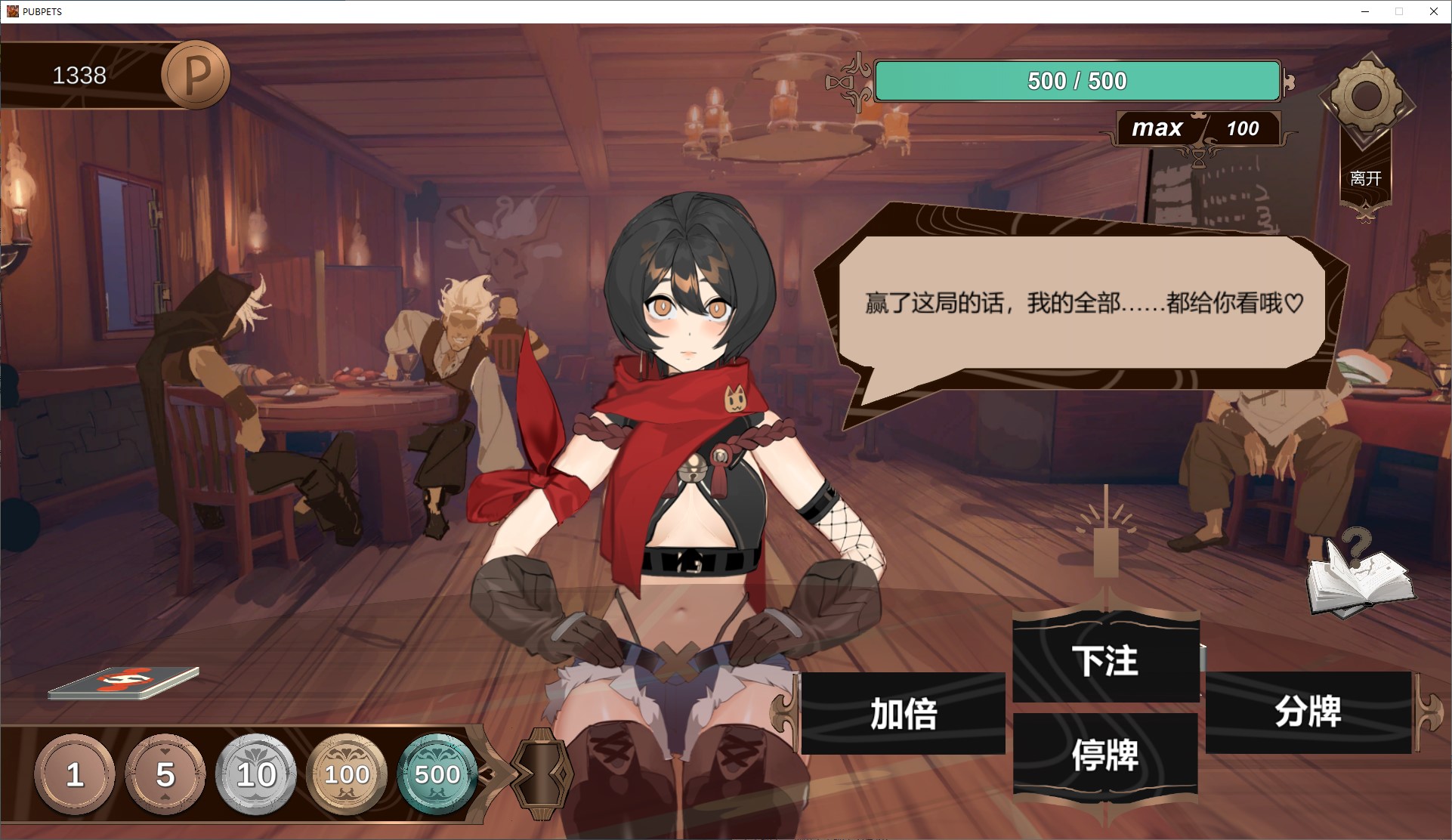Select the silver 10 betting chip
Viewport: 1452px width, 840px height.
coord(255,775)
